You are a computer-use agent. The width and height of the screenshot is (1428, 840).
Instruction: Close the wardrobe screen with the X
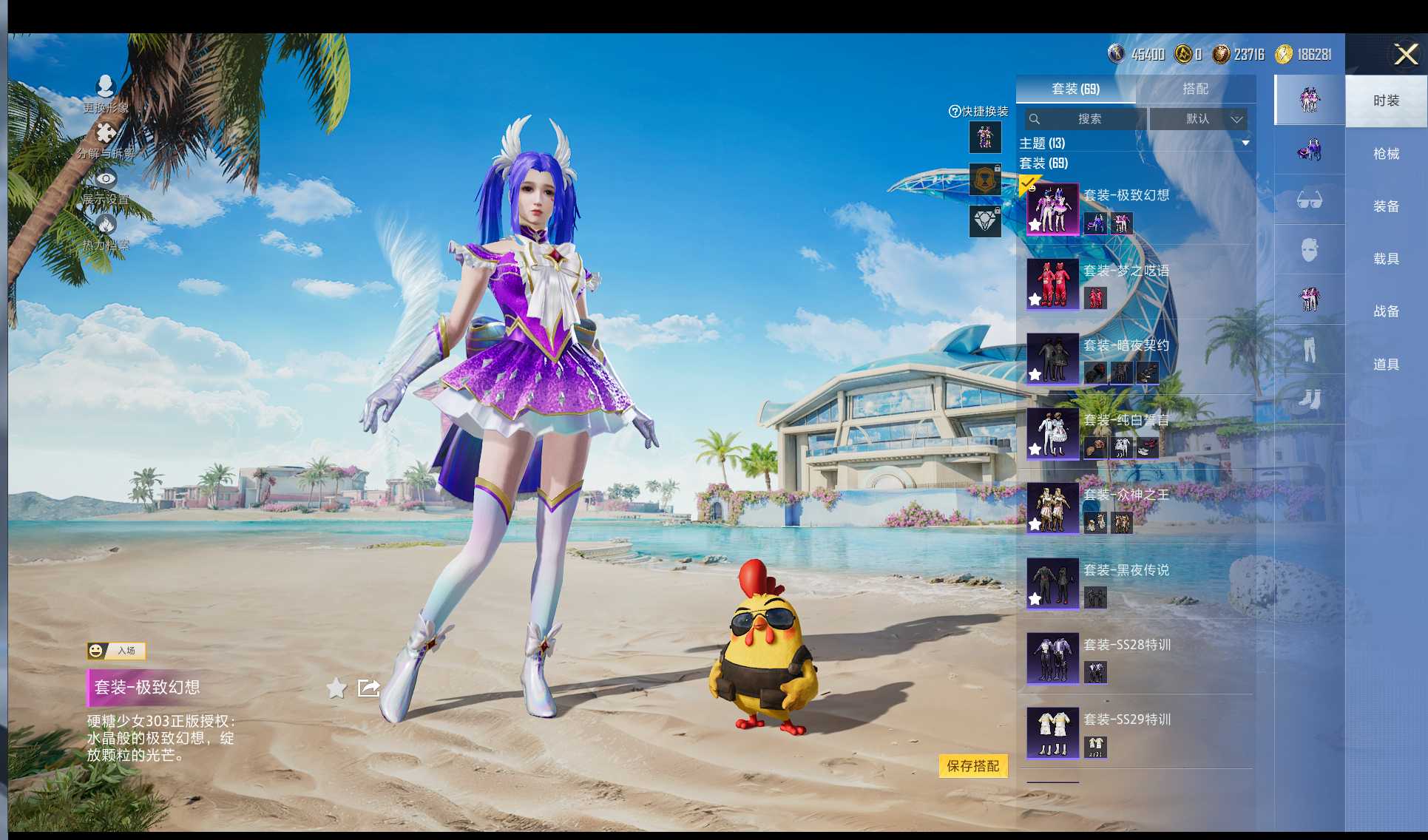(1405, 54)
